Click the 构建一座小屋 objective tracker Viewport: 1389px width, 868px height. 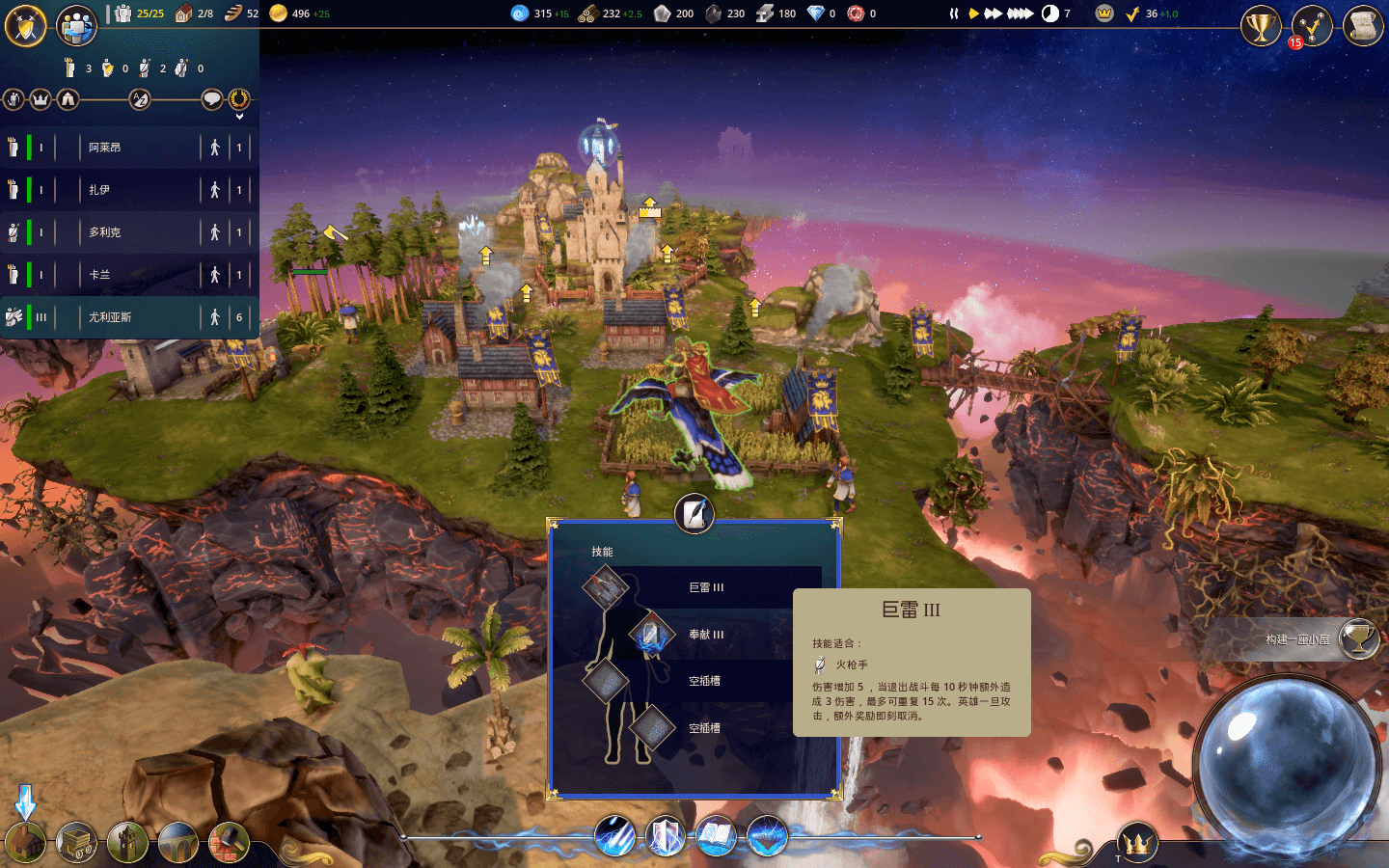[1297, 639]
